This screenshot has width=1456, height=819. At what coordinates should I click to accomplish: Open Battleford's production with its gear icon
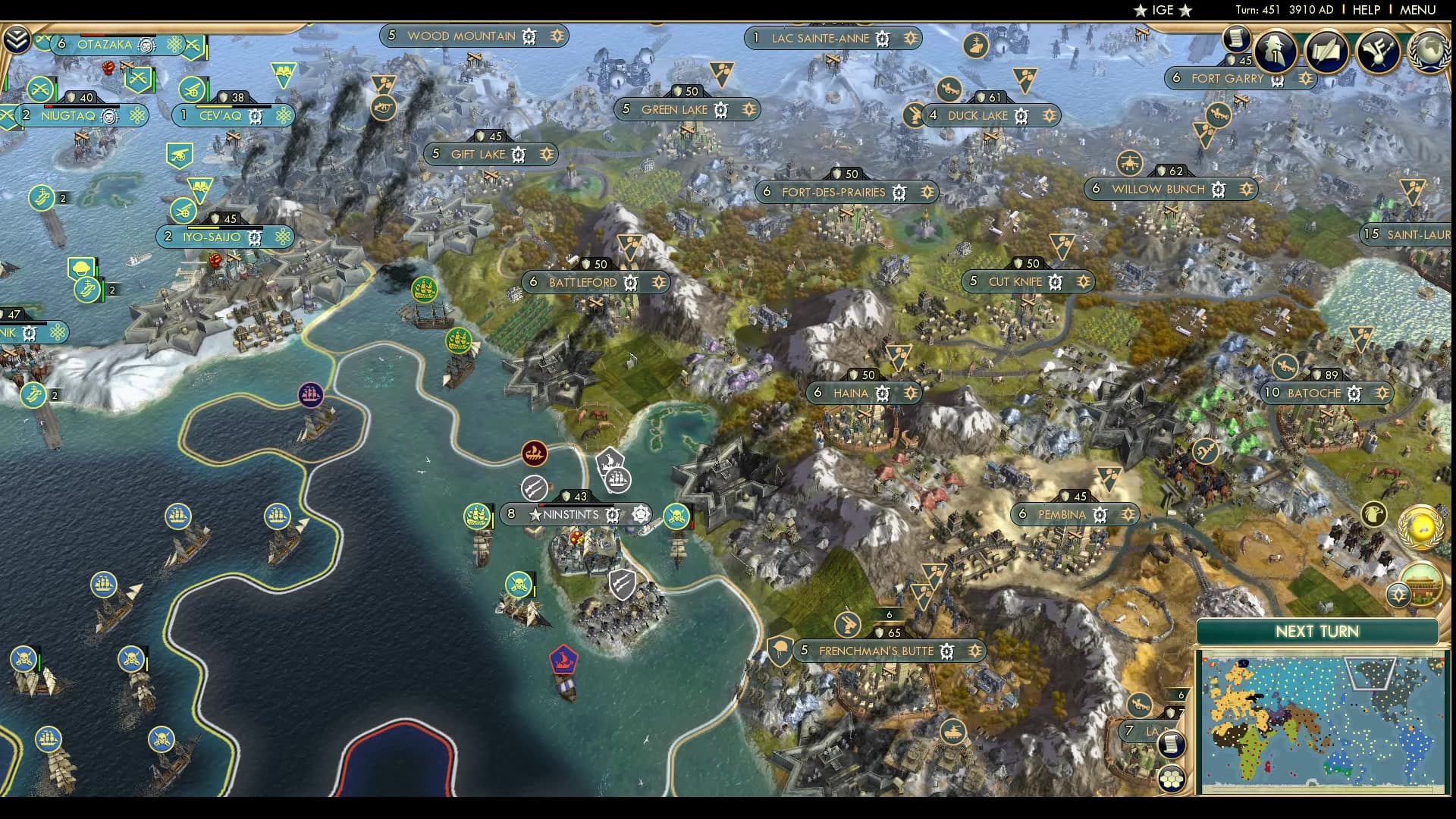coord(629,281)
